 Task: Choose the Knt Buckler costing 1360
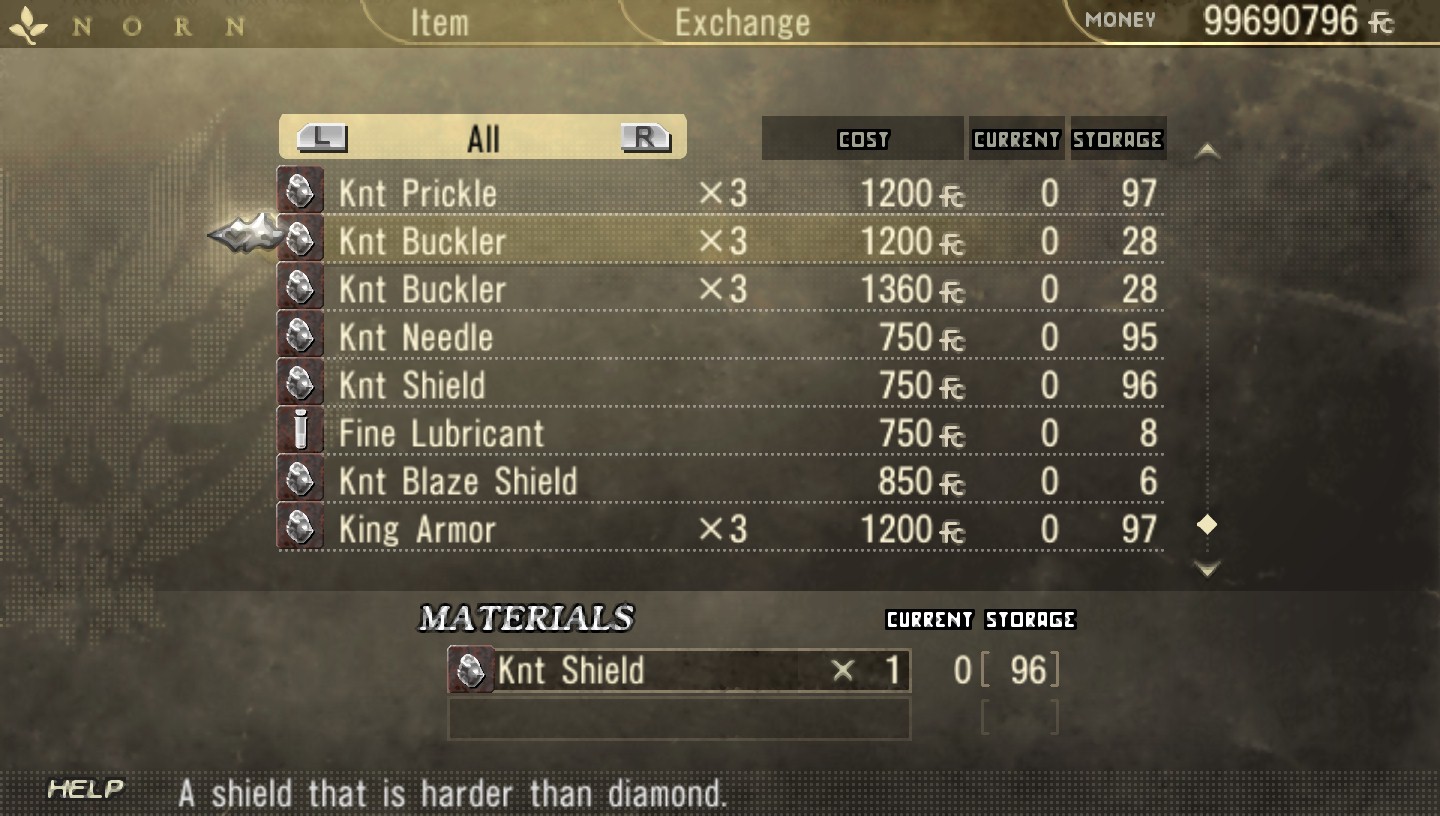720,289
